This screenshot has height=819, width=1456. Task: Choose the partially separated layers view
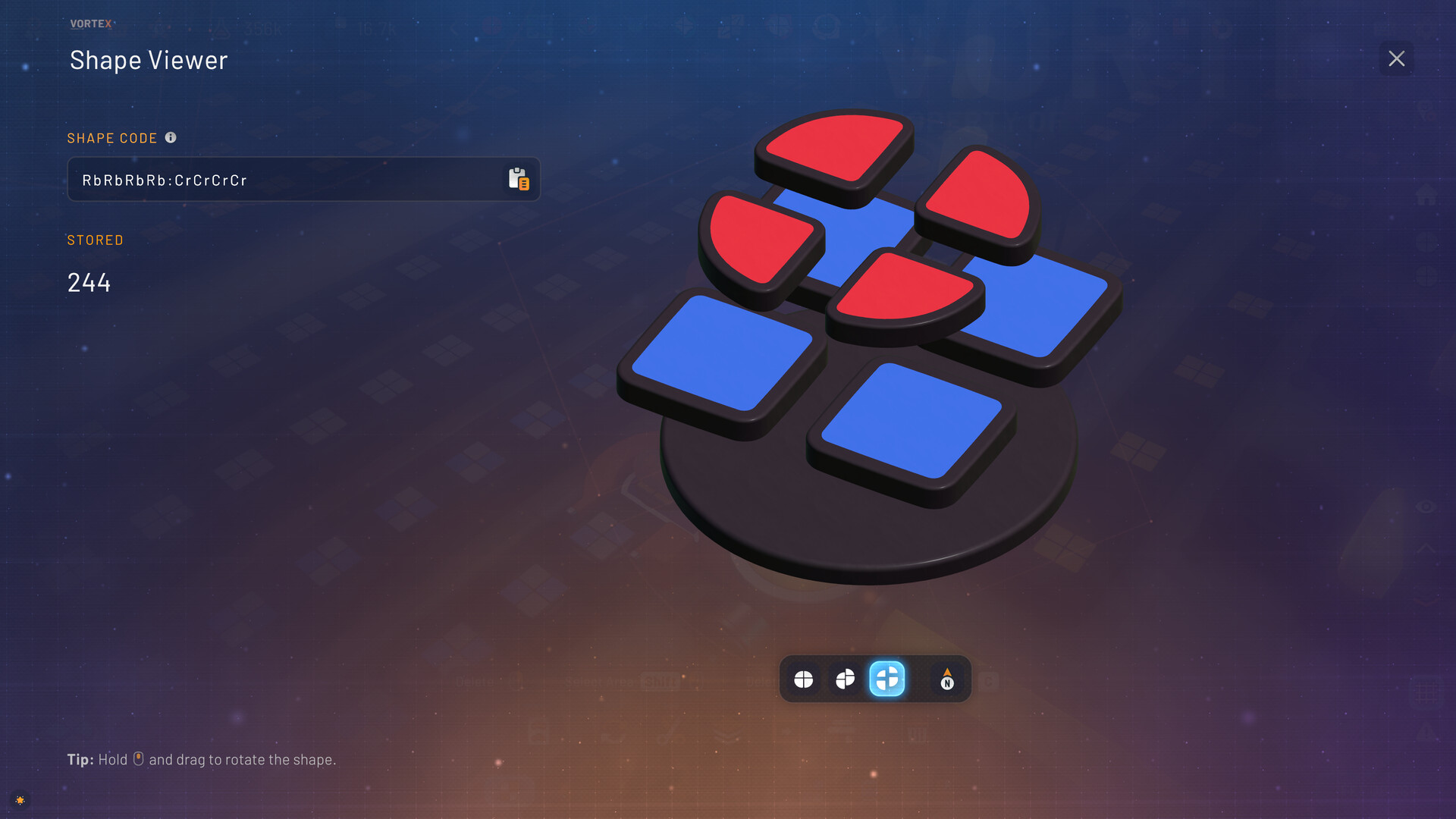tap(845, 679)
